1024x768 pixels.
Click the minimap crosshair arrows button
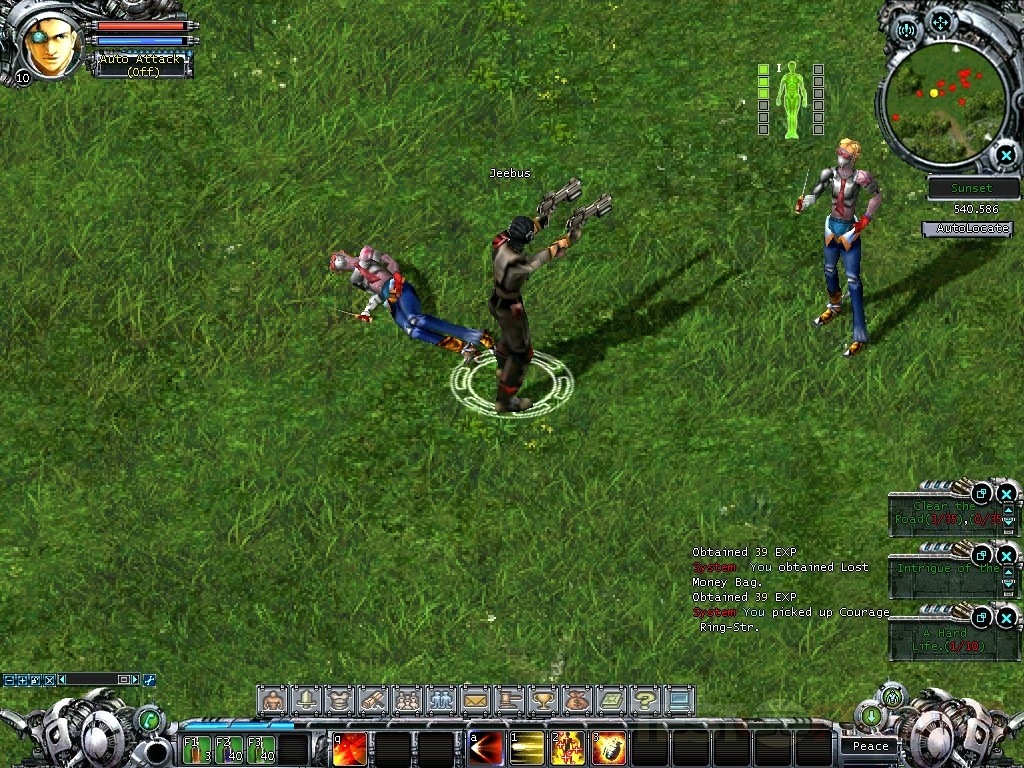[x=940, y=21]
